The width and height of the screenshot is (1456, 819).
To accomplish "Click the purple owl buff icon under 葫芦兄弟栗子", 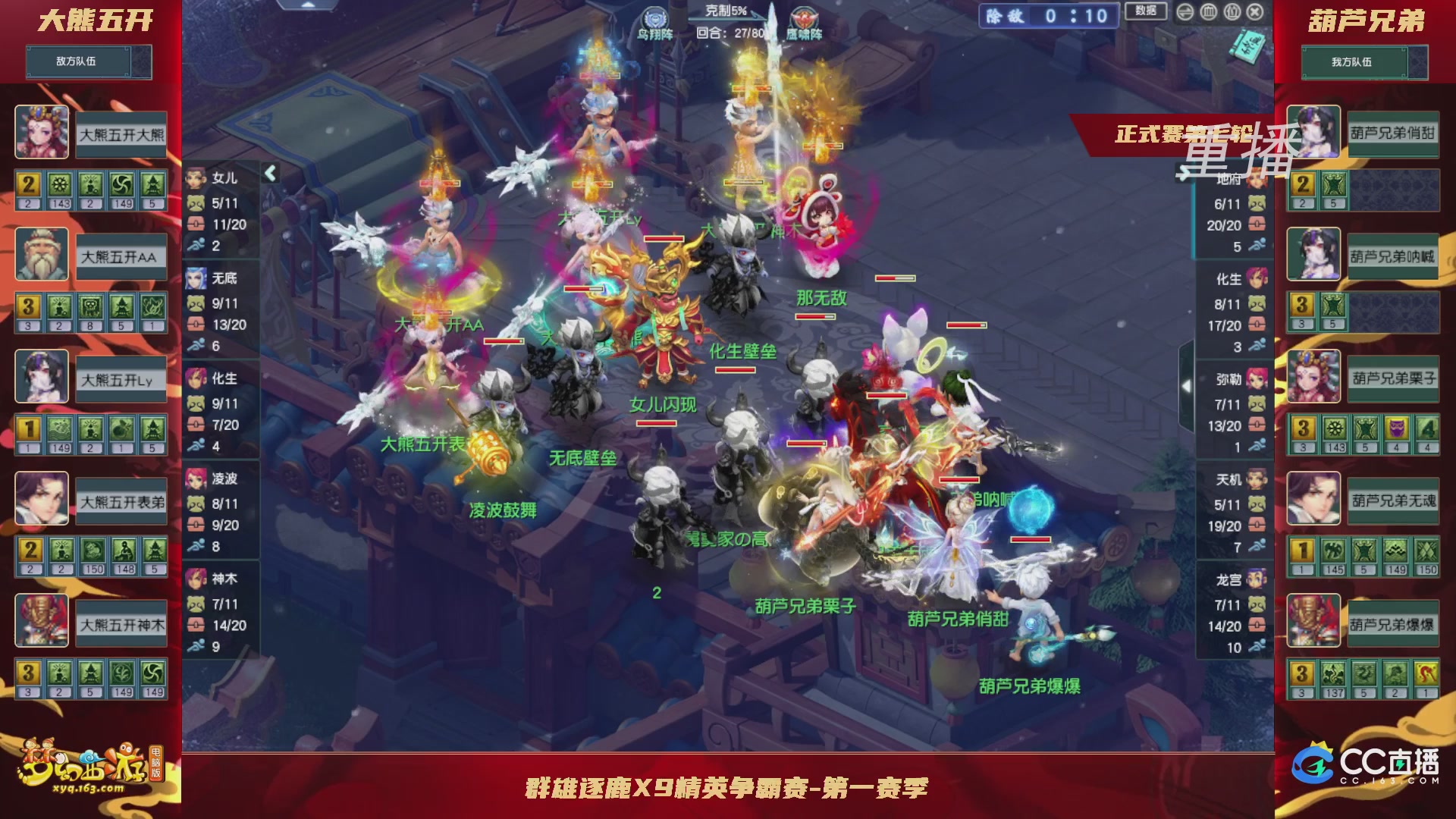I will click(1398, 427).
